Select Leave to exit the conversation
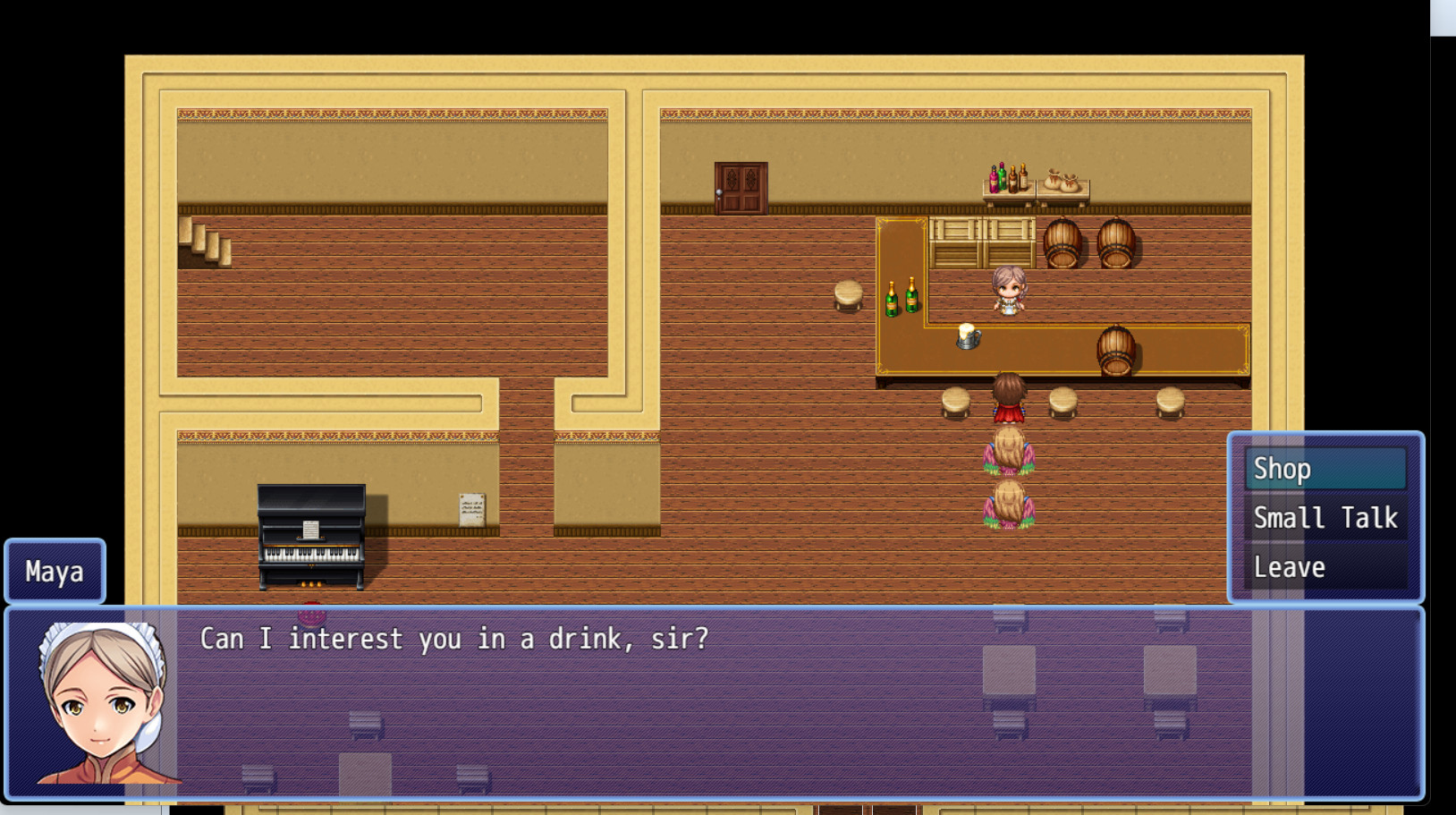The height and width of the screenshot is (815, 1456). pyautogui.click(x=1289, y=566)
